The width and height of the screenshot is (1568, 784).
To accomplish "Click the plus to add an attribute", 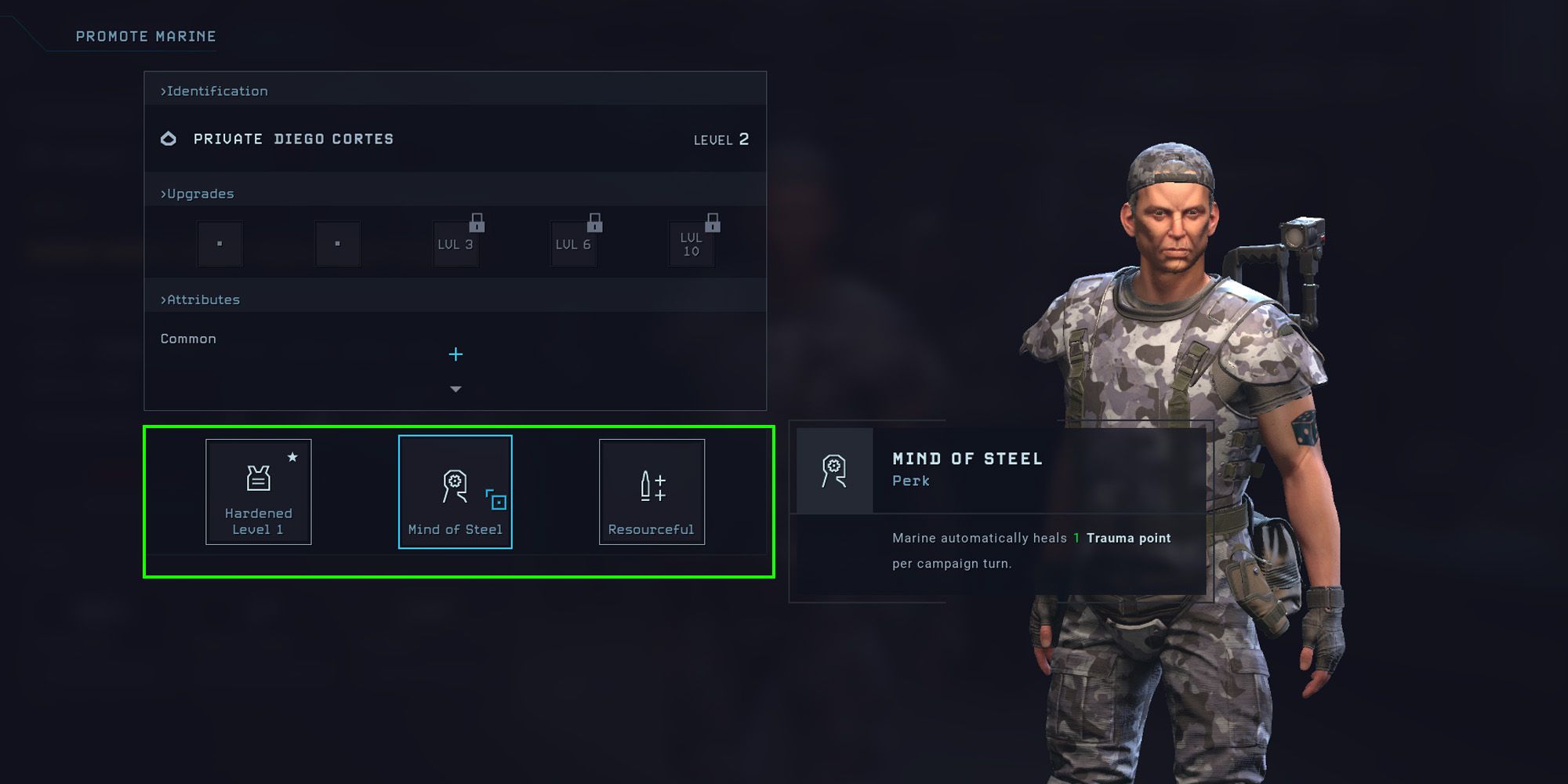I will tap(455, 354).
